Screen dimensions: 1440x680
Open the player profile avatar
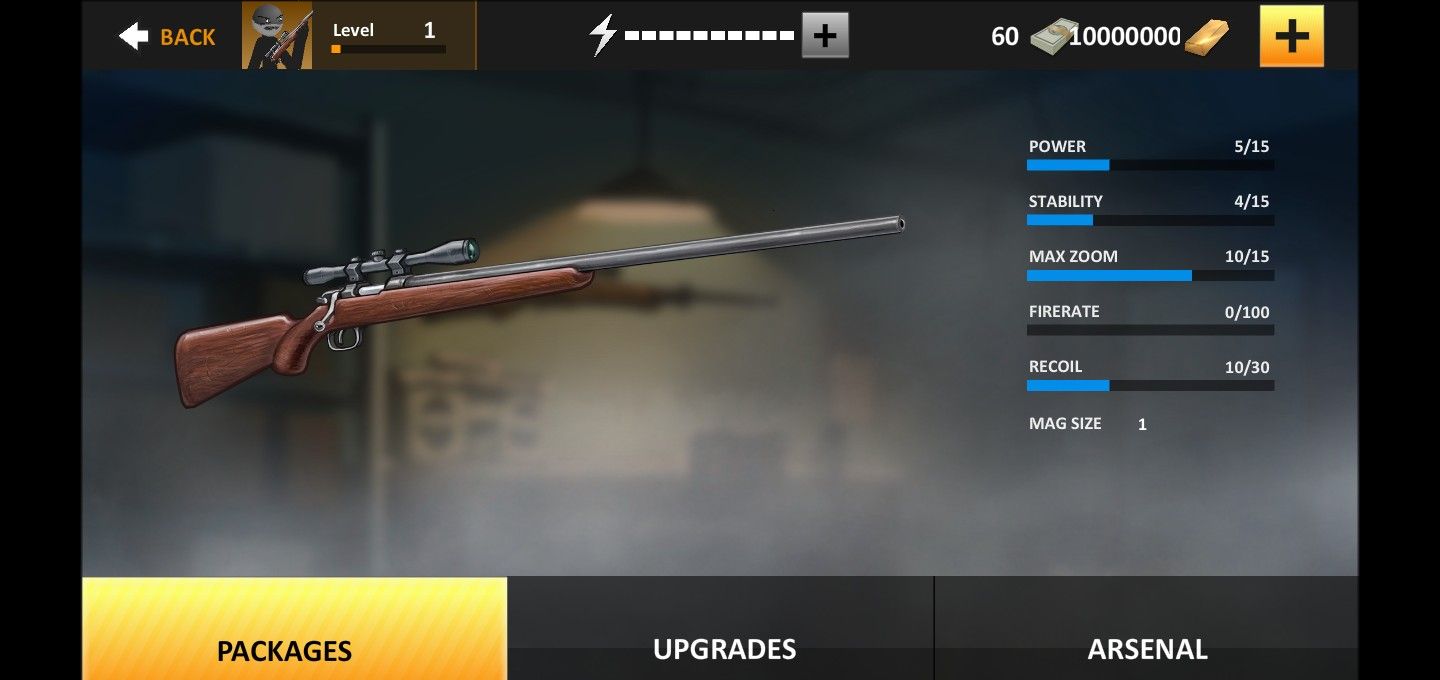277,36
